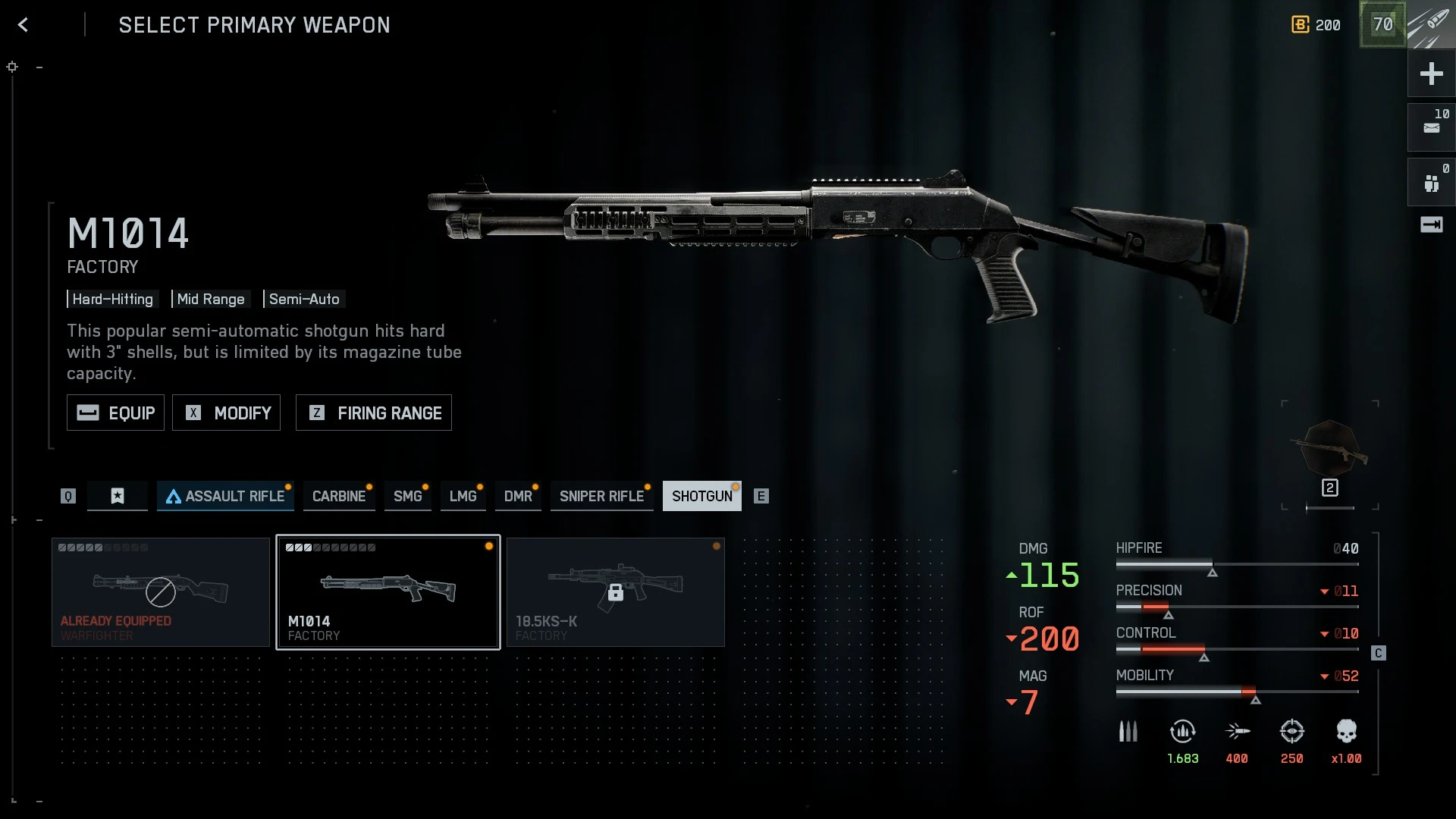Select the weapon preview thumbnail labeled 2
Viewport: 1456px width, 819px height.
[1330, 455]
